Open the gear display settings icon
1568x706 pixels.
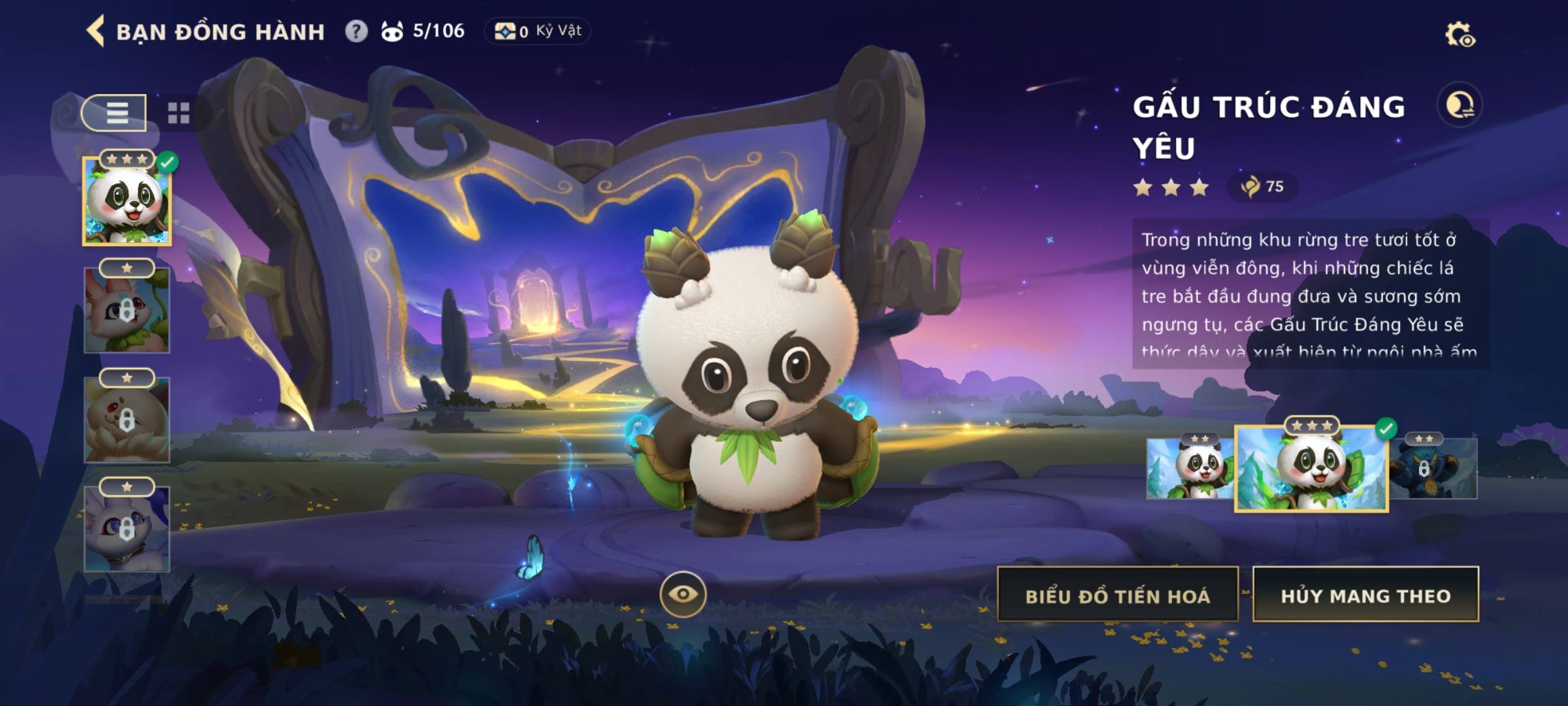point(1460,35)
